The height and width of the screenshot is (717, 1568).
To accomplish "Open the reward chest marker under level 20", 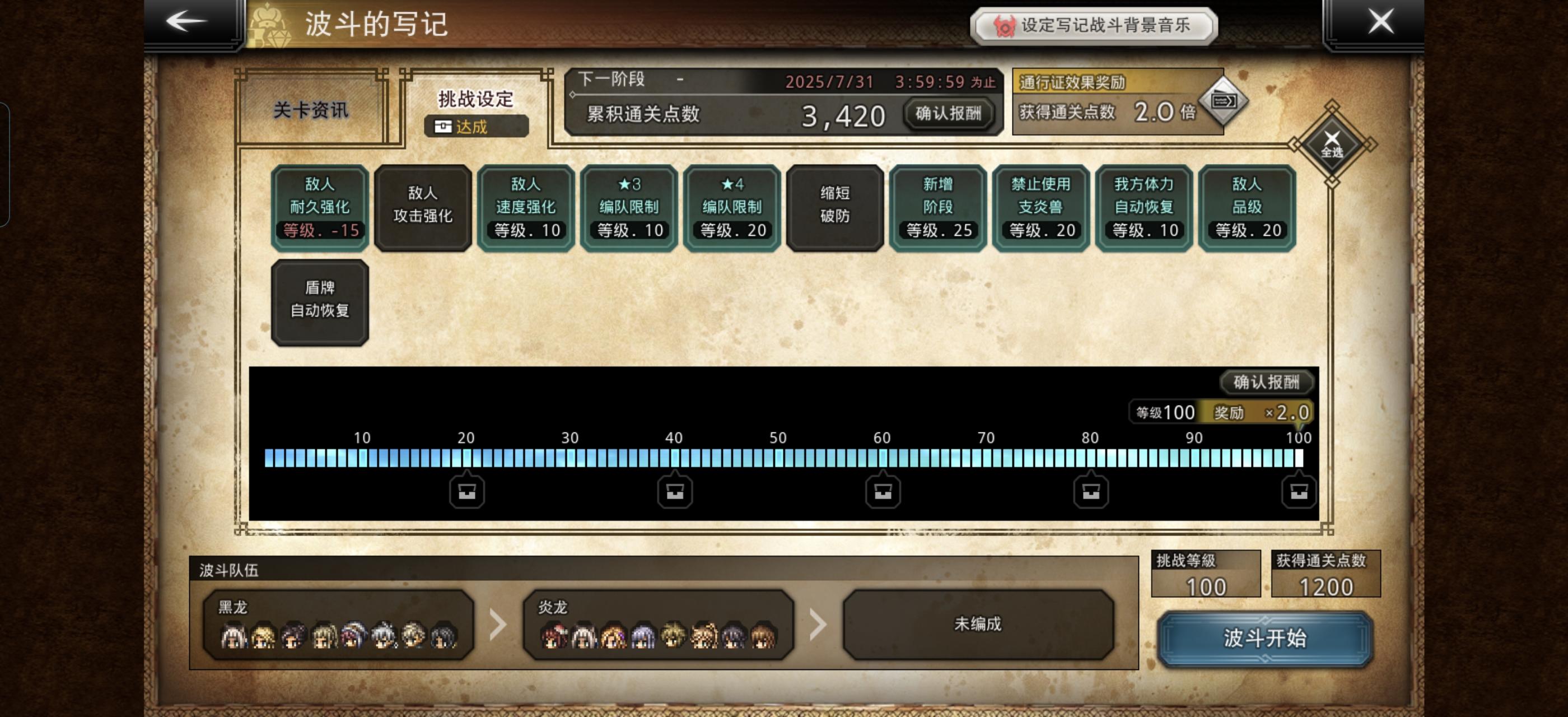I will point(466,491).
